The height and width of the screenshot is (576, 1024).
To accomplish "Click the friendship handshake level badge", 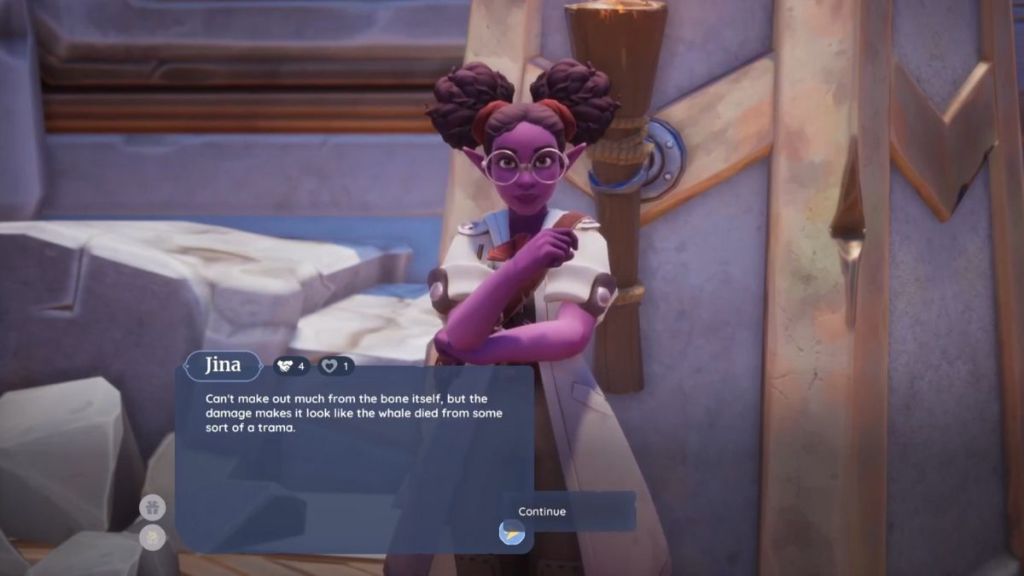I will pos(291,366).
